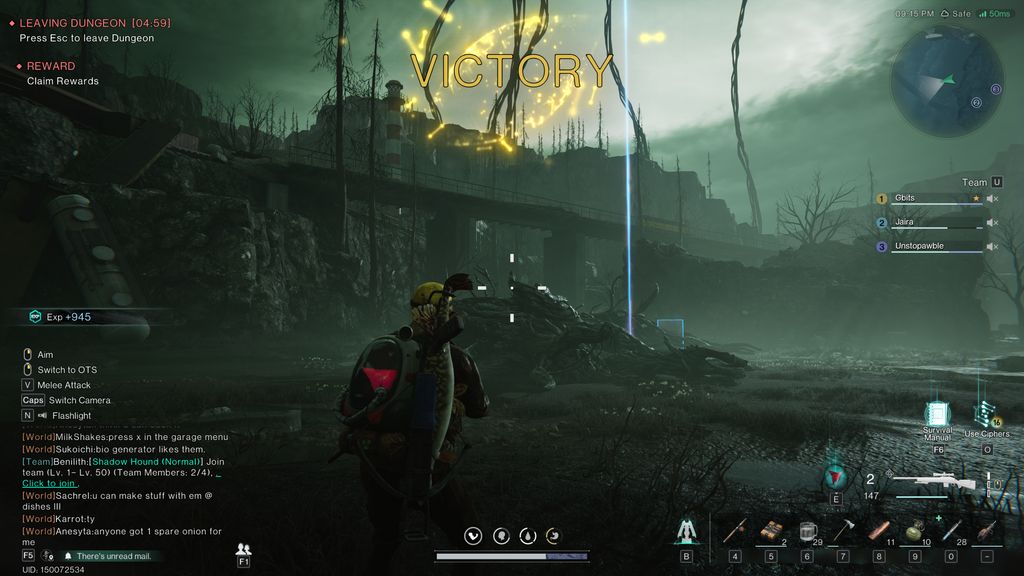Click the Claim Rewards objective entry
The width and height of the screenshot is (1024, 576).
62,81
